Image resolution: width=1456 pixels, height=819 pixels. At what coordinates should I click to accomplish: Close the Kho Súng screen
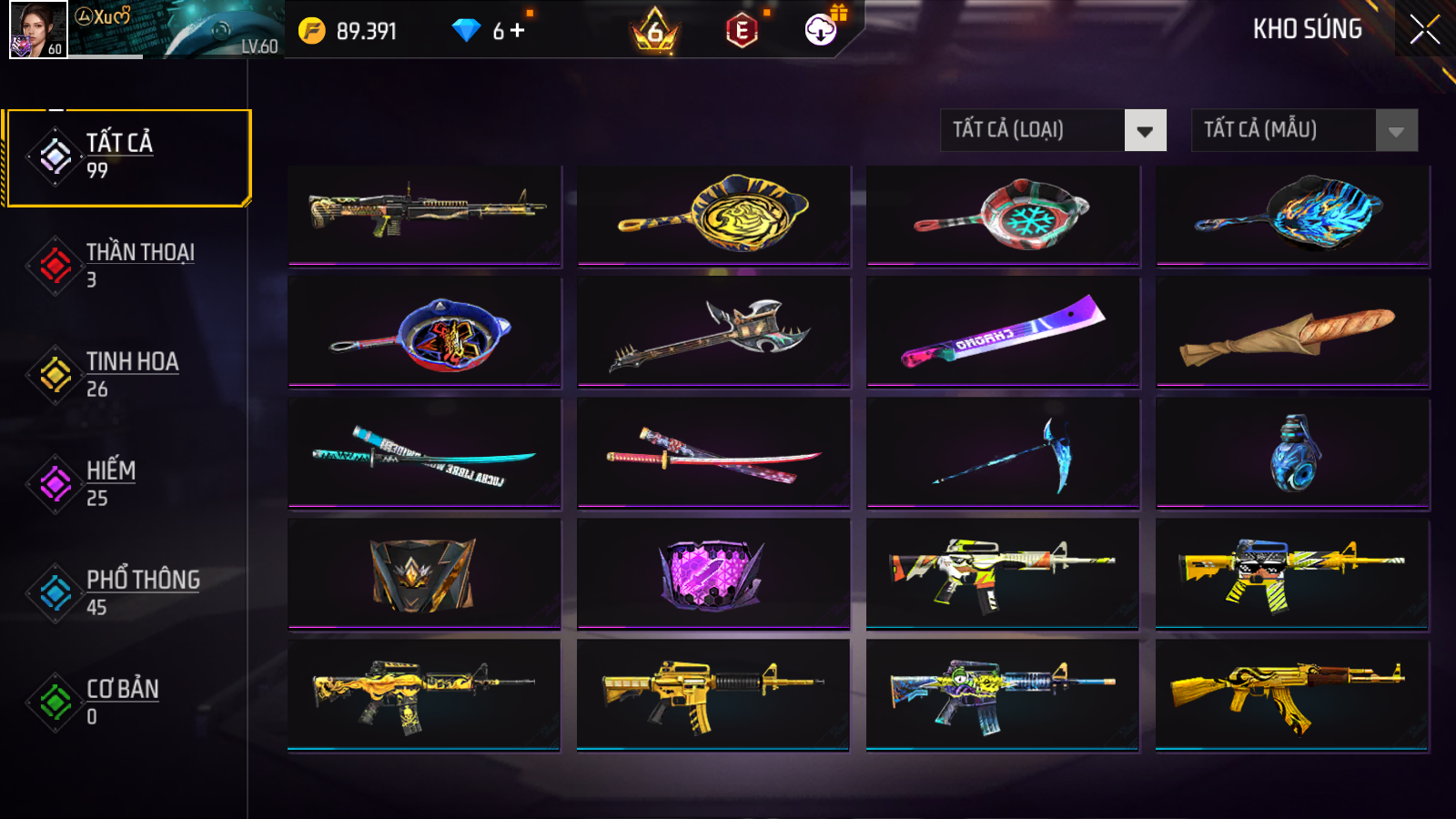coord(1424,30)
